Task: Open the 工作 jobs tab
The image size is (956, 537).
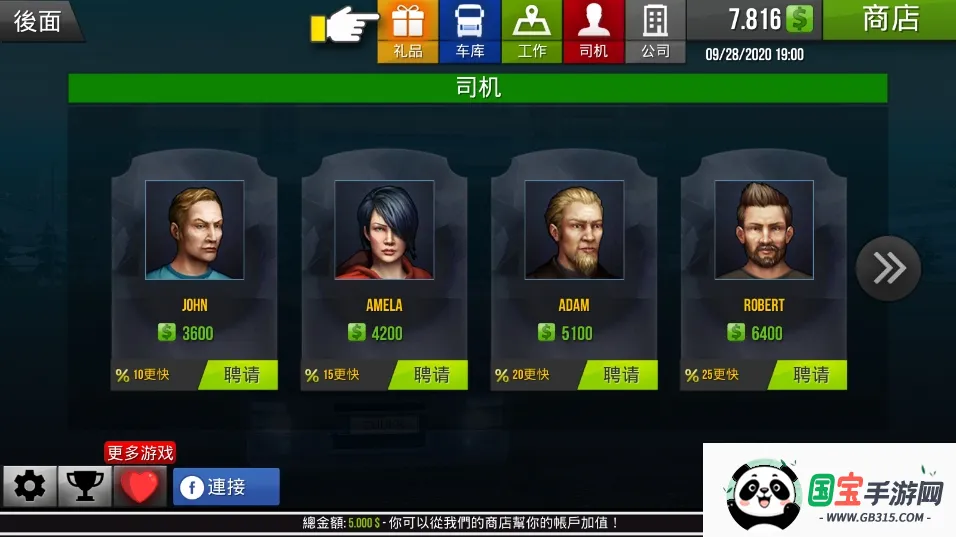Action: tap(532, 31)
